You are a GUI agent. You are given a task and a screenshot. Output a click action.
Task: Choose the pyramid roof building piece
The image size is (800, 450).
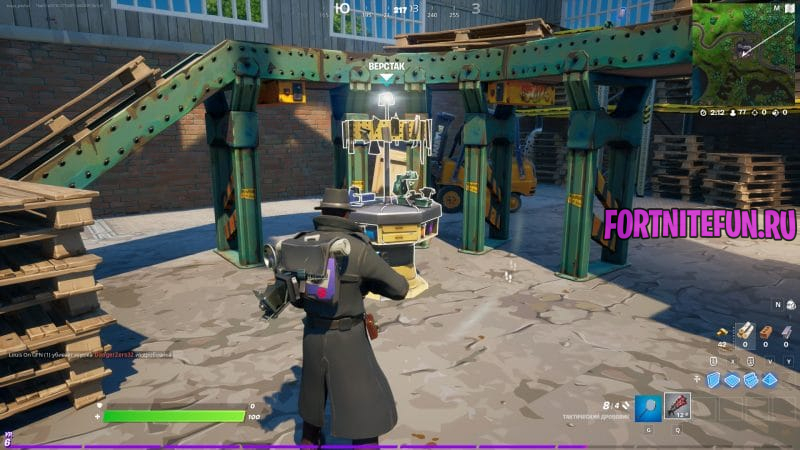770,380
